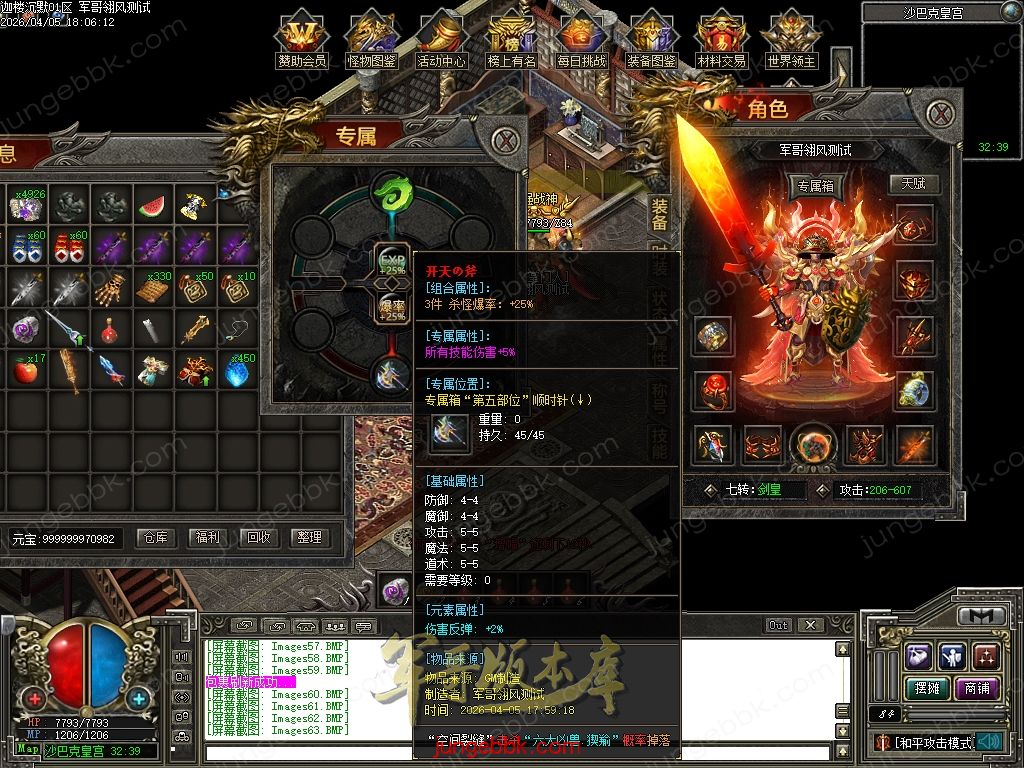Click the 回收 recycle button
Viewport: 1024px width, 768px height.
tap(259, 537)
